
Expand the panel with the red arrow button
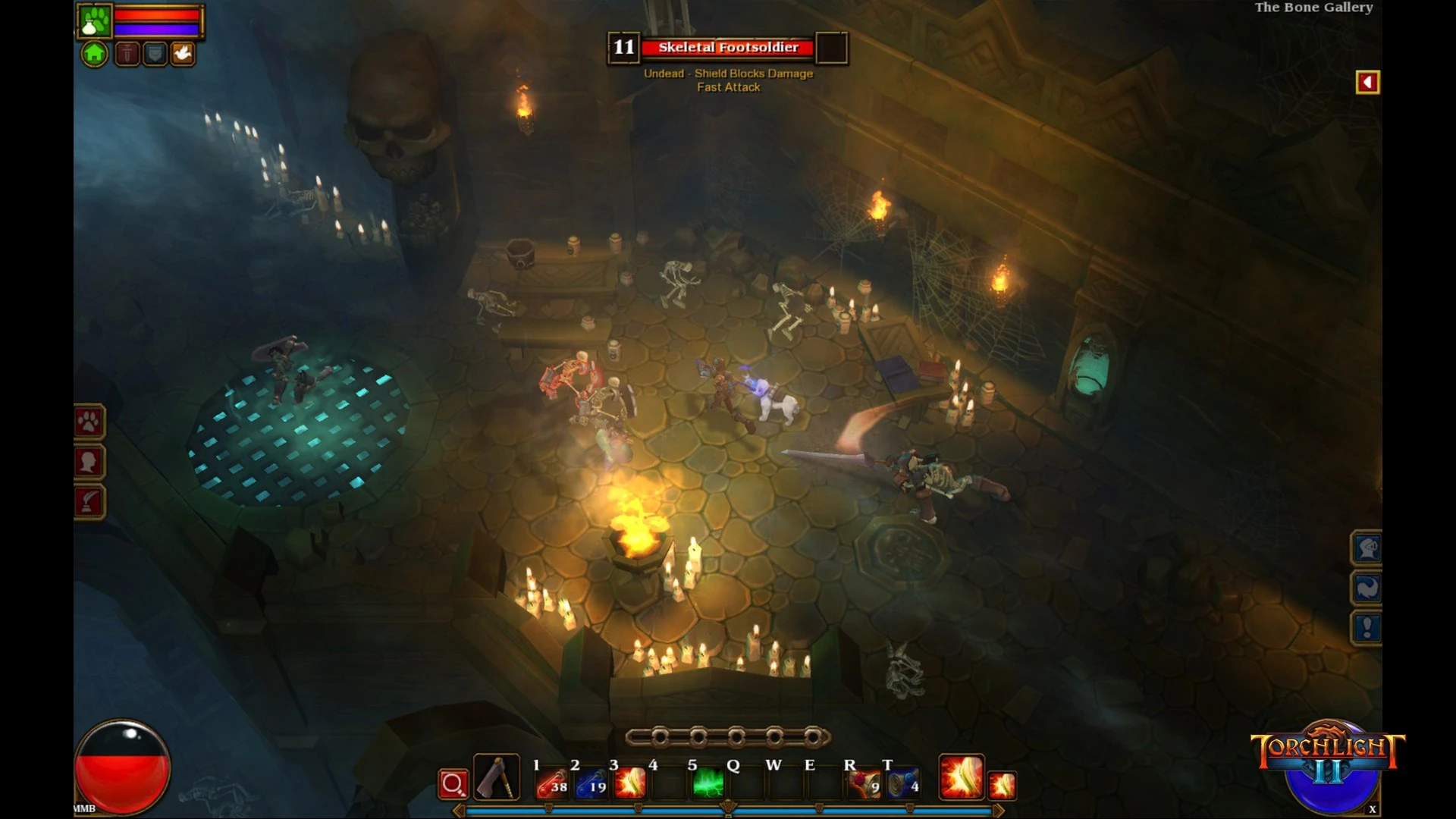point(1367,82)
